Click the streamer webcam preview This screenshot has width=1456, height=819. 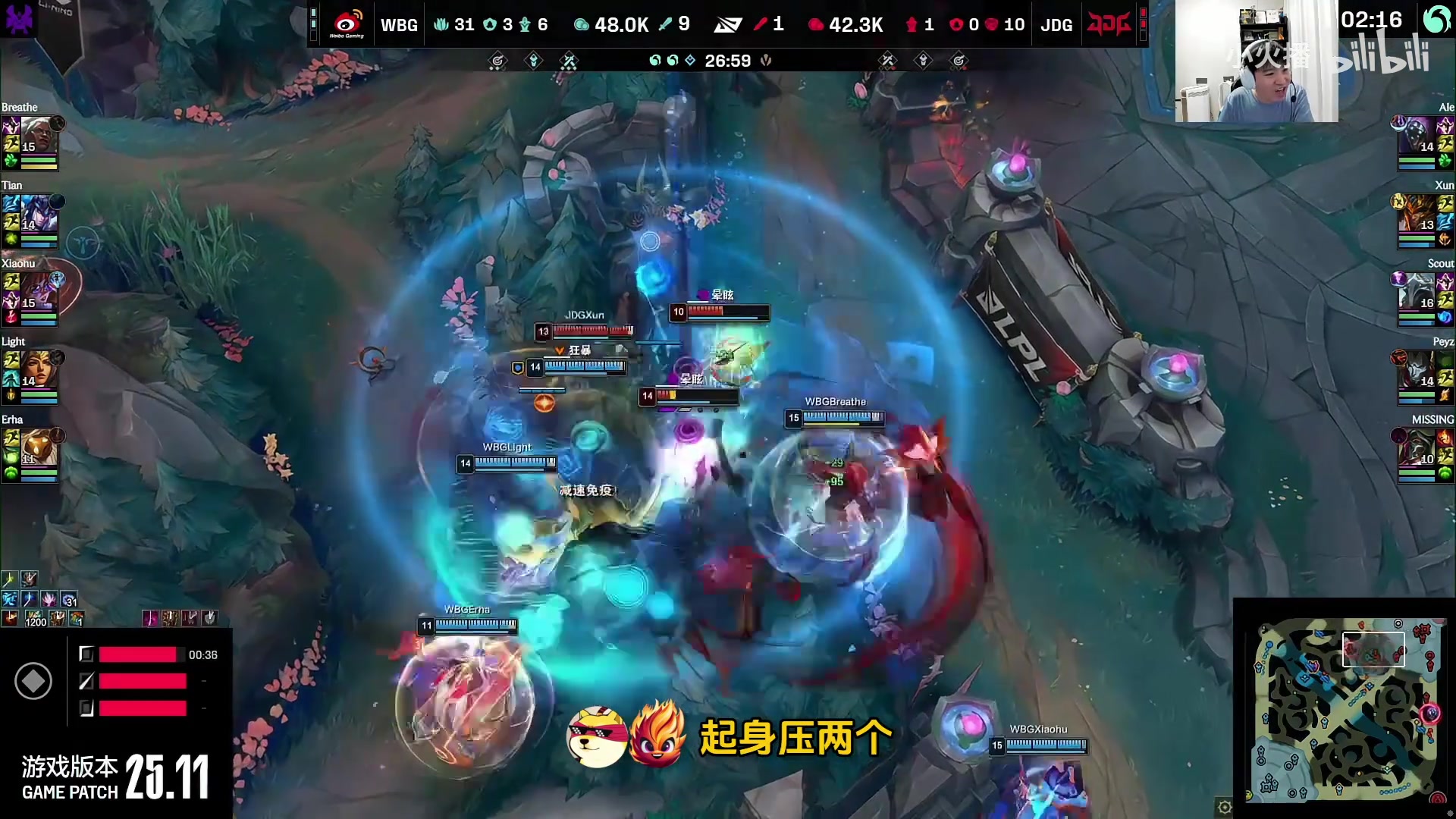click(1255, 59)
